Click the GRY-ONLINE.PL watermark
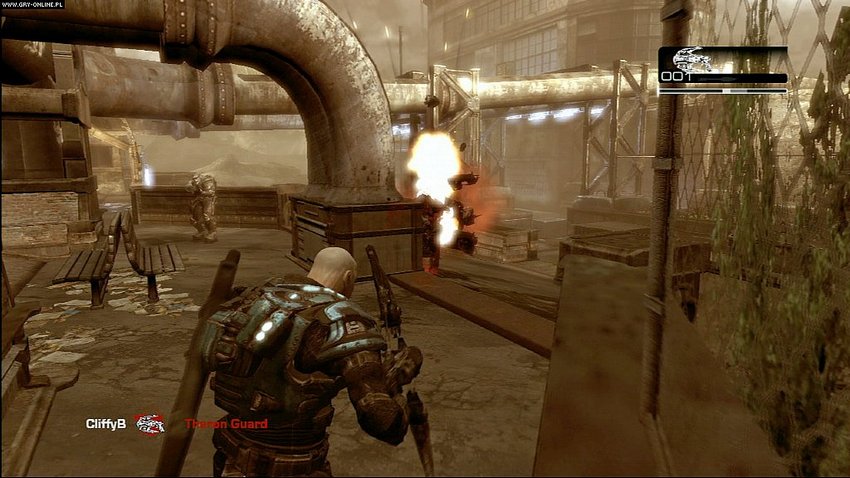Viewport: 850px width, 478px height. 32,6
